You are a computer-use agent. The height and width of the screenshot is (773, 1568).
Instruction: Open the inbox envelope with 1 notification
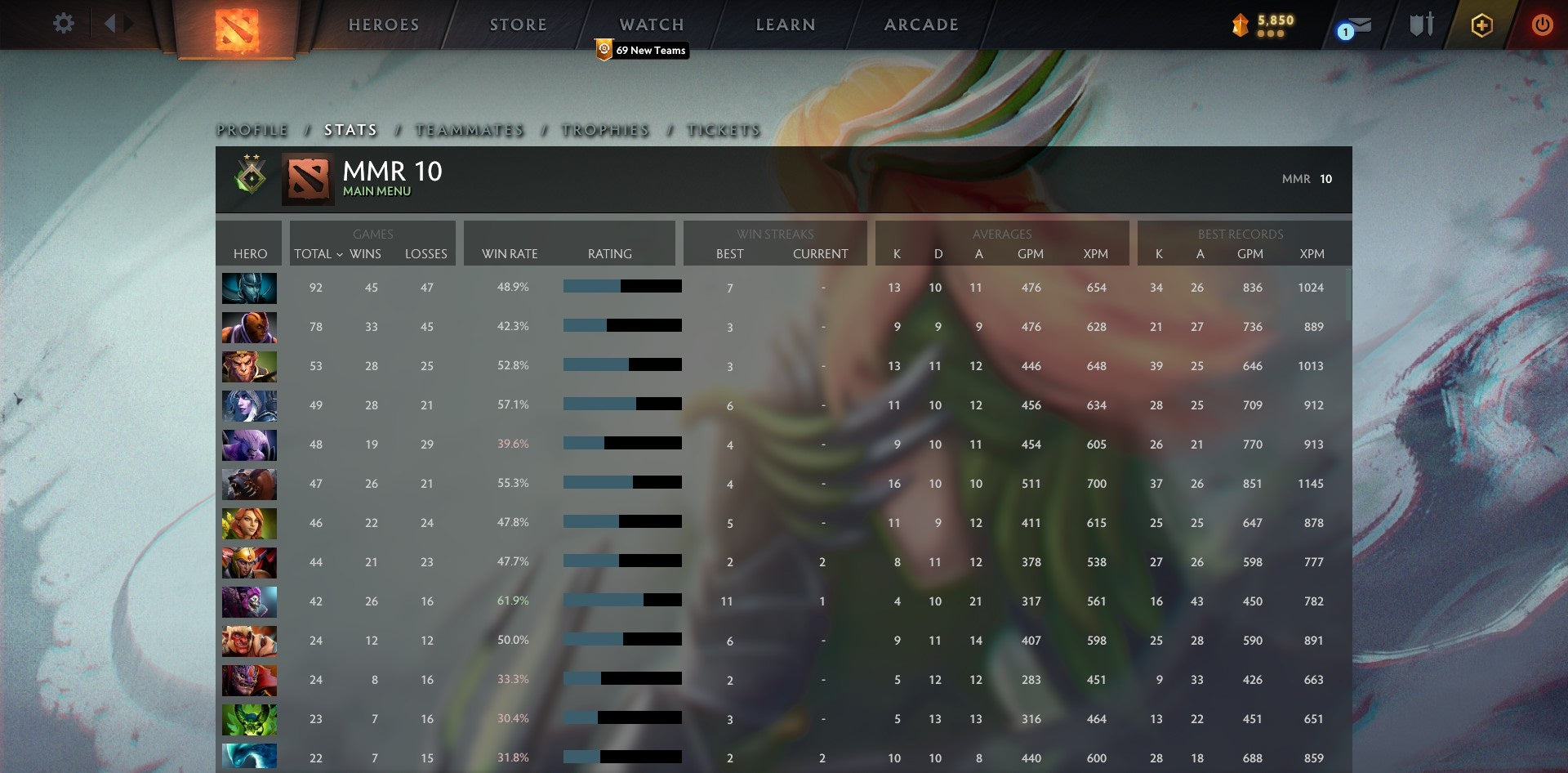[1352, 24]
